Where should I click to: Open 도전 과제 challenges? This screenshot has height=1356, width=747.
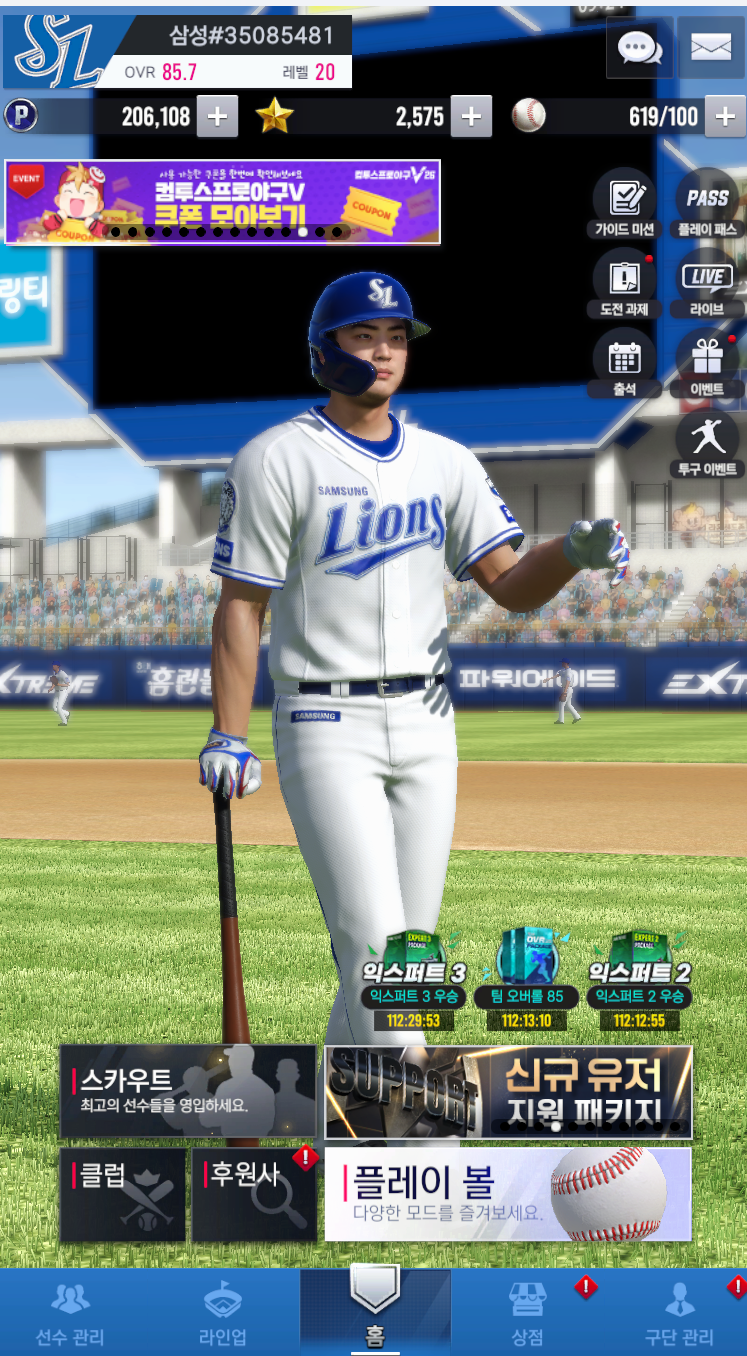click(x=624, y=284)
